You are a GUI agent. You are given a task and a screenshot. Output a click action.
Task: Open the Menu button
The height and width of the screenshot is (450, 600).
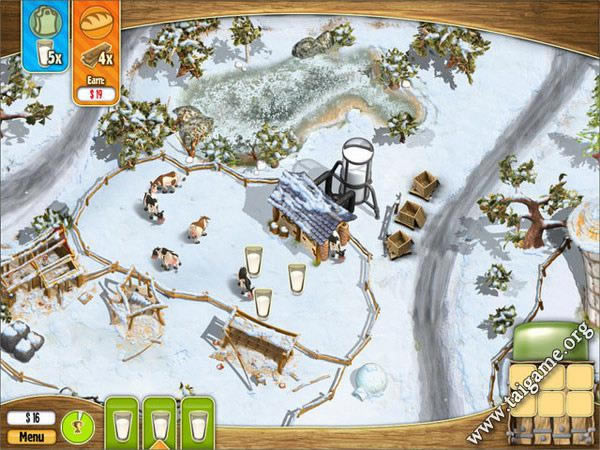point(31,437)
